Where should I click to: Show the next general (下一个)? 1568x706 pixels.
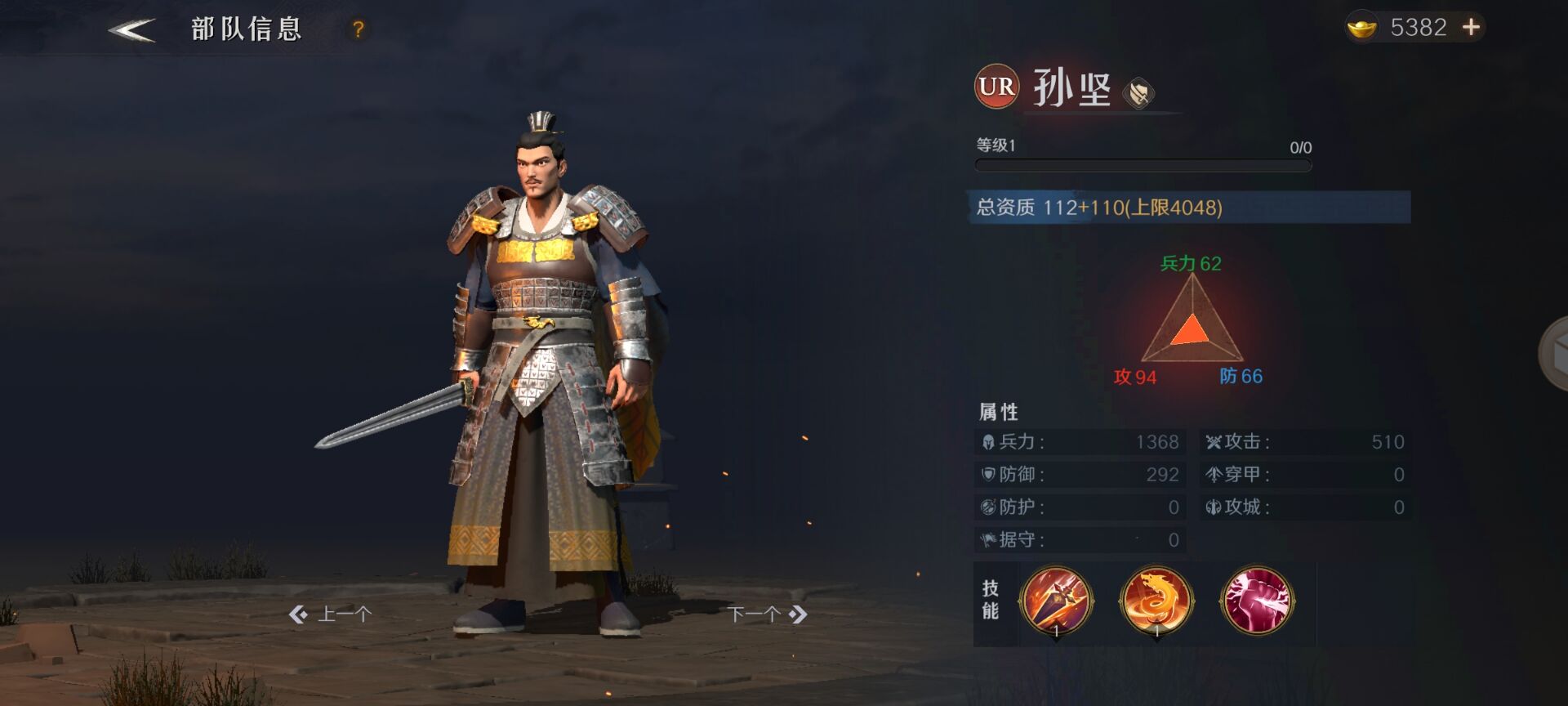tap(767, 614)
